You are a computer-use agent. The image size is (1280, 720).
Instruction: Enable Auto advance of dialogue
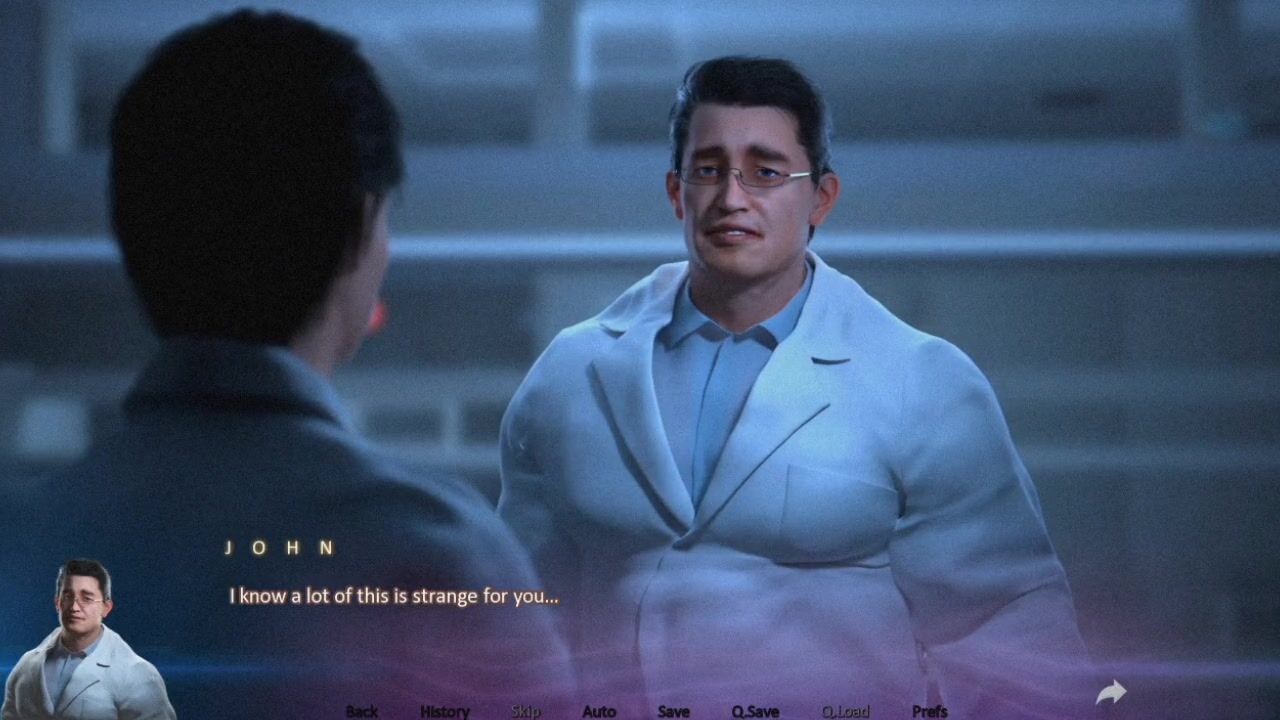tap(599, 711)
